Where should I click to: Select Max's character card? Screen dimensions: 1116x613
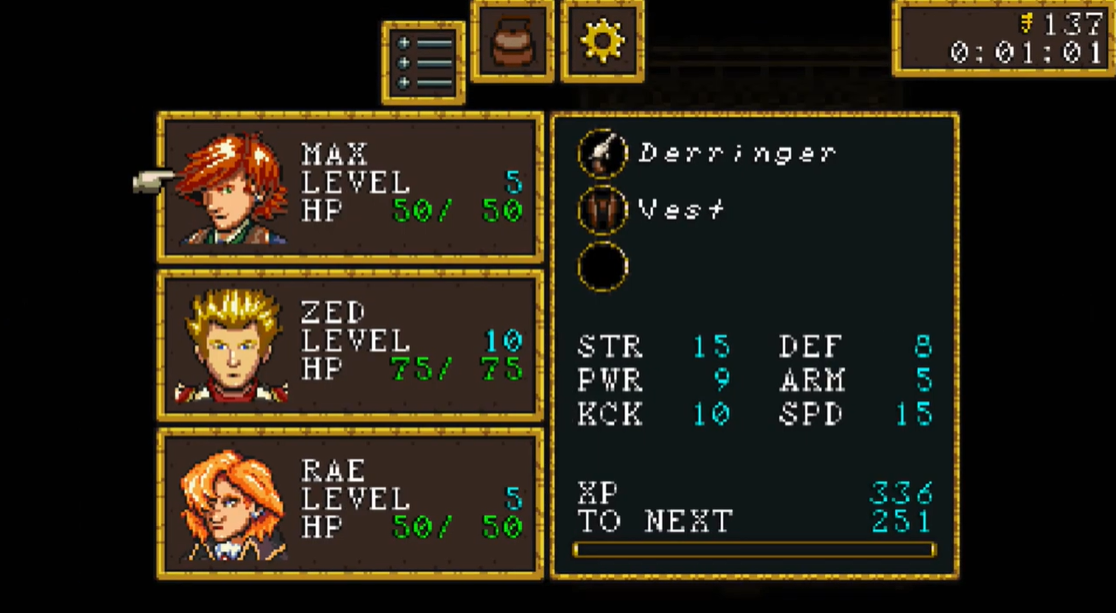click(351, 187)
